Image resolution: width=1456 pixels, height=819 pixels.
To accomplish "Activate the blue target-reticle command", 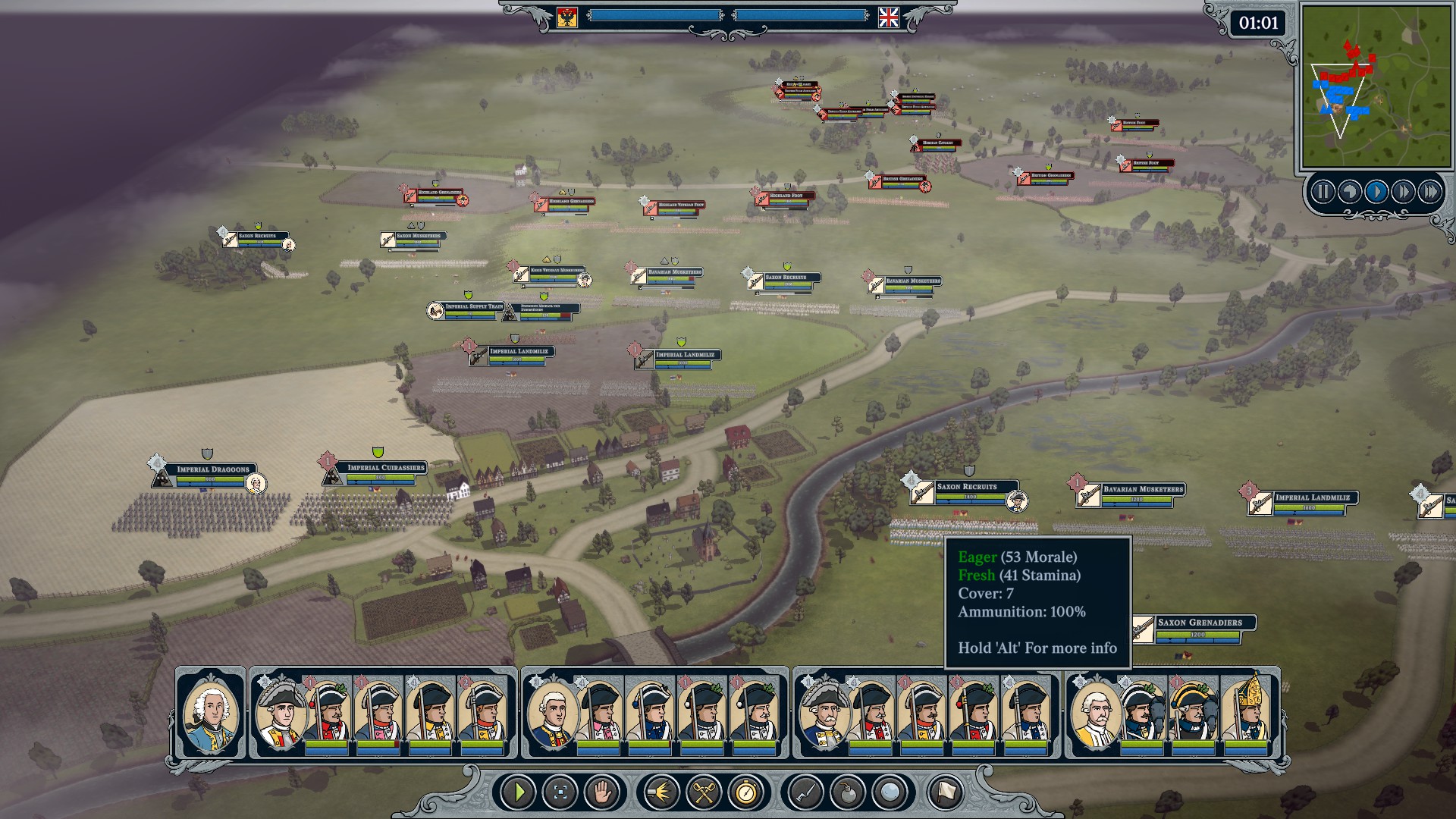I will (x=560, y=792).
